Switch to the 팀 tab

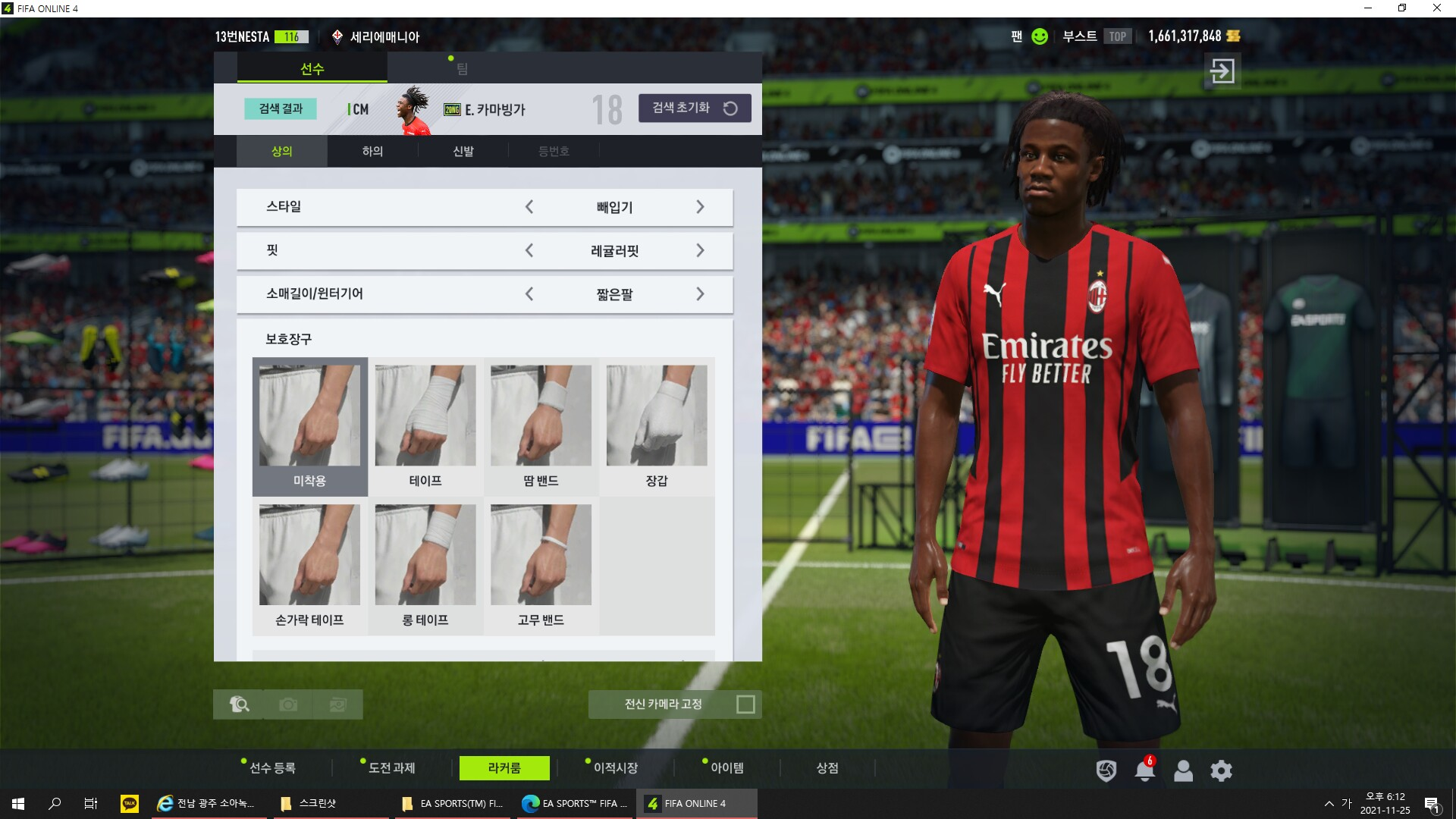(x=462, y=69)
